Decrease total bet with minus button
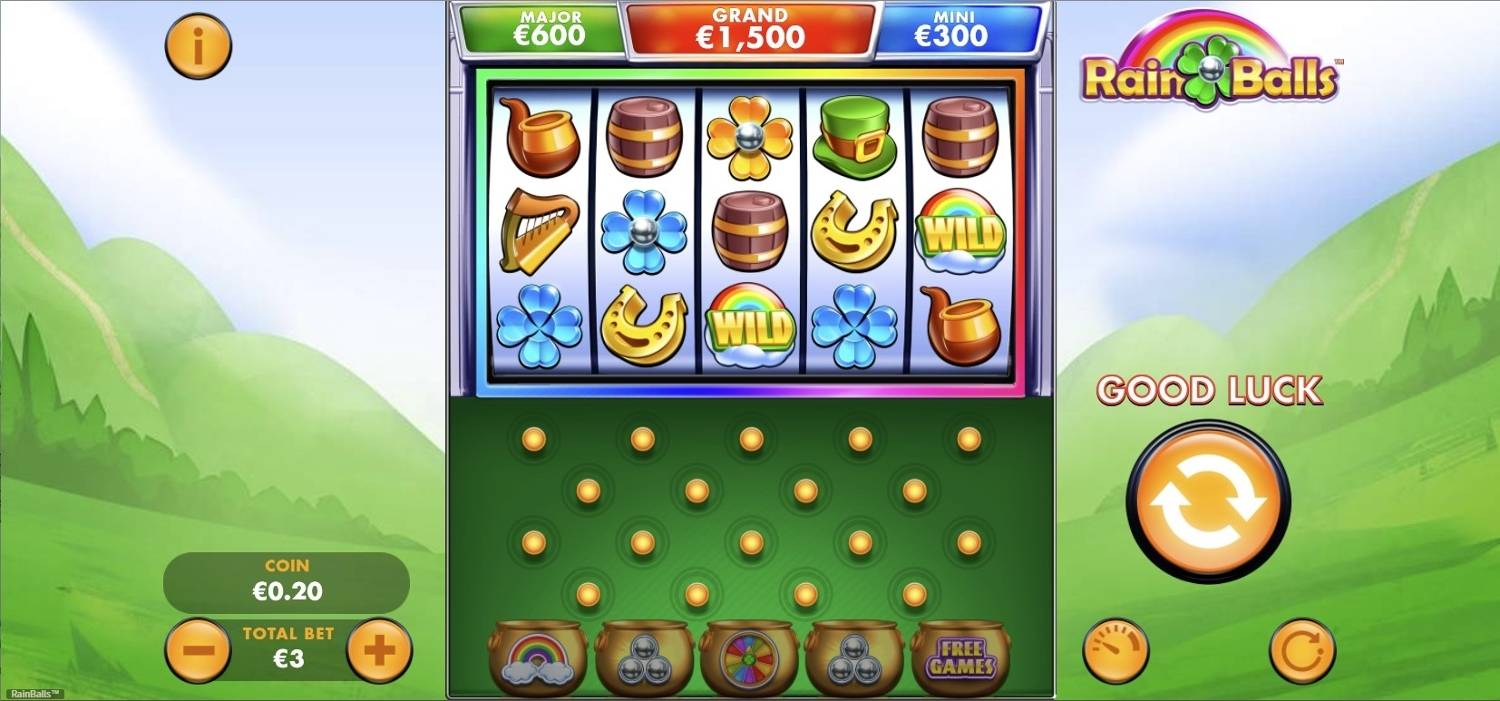The height and width of the screenshot is (701, 1500). [x=198, y=651]
